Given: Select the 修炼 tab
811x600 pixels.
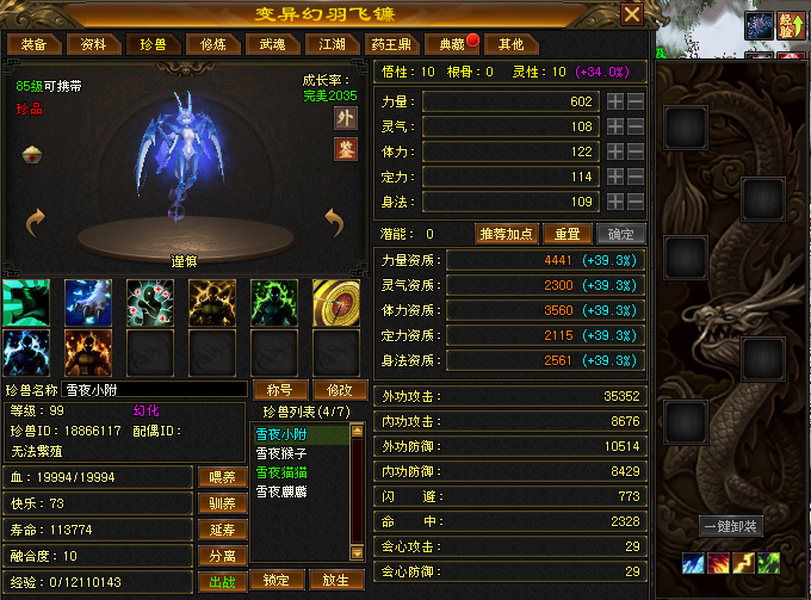Looking at the screenshot, I should tap(213, 45).
